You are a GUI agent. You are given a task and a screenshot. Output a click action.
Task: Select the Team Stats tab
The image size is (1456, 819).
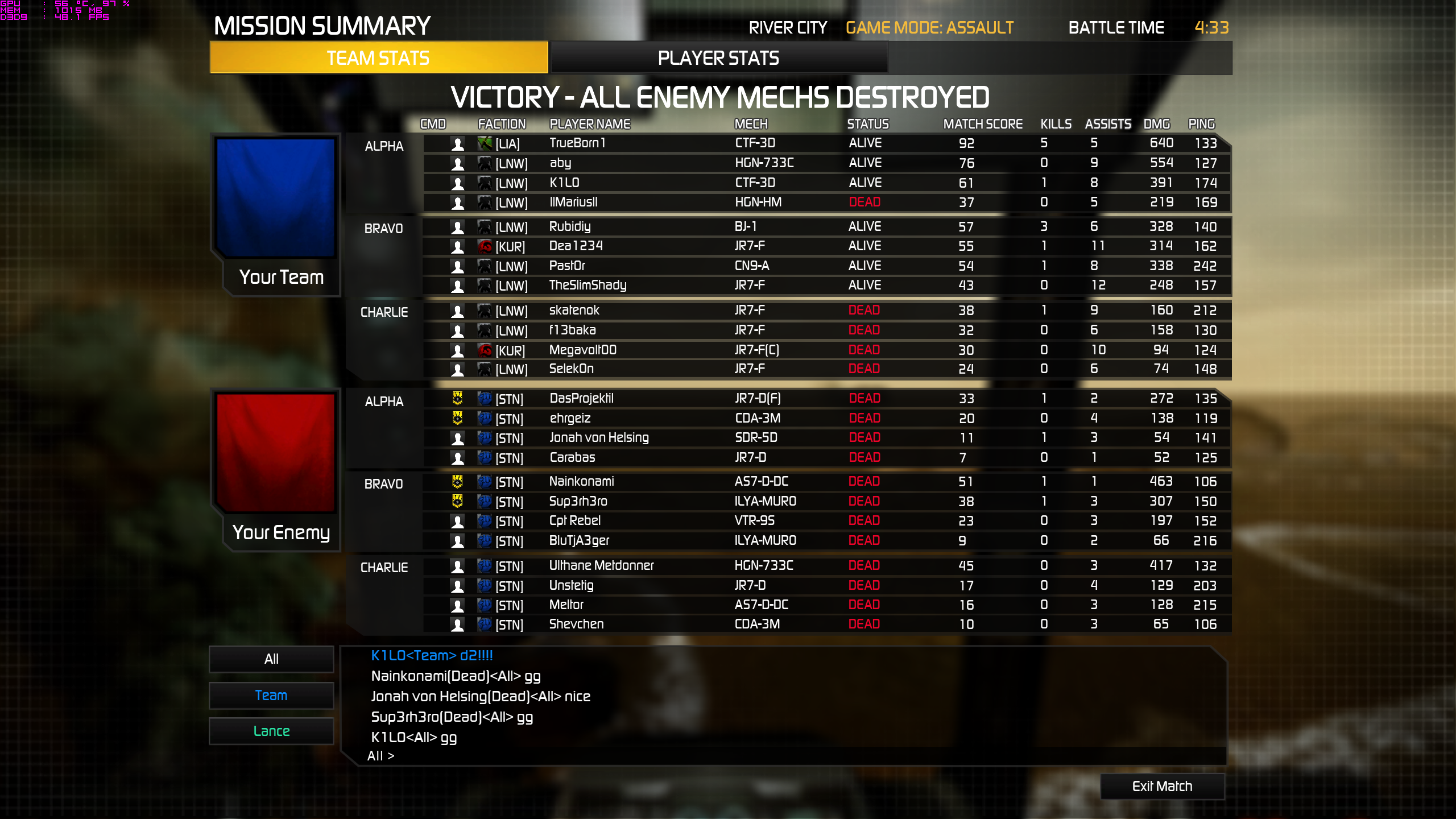tap(378, 58)
